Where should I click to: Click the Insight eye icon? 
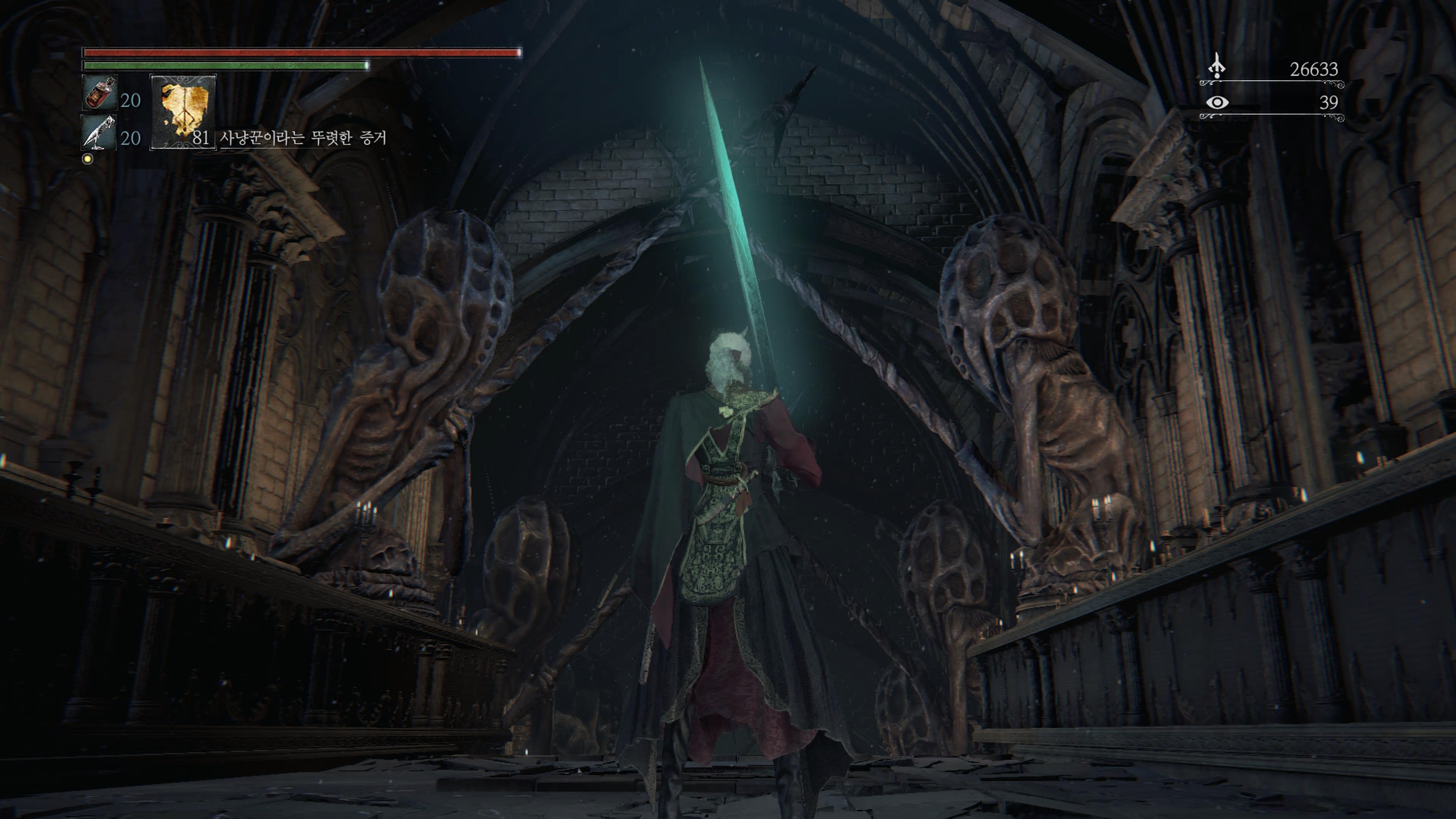click(1217, 102)
